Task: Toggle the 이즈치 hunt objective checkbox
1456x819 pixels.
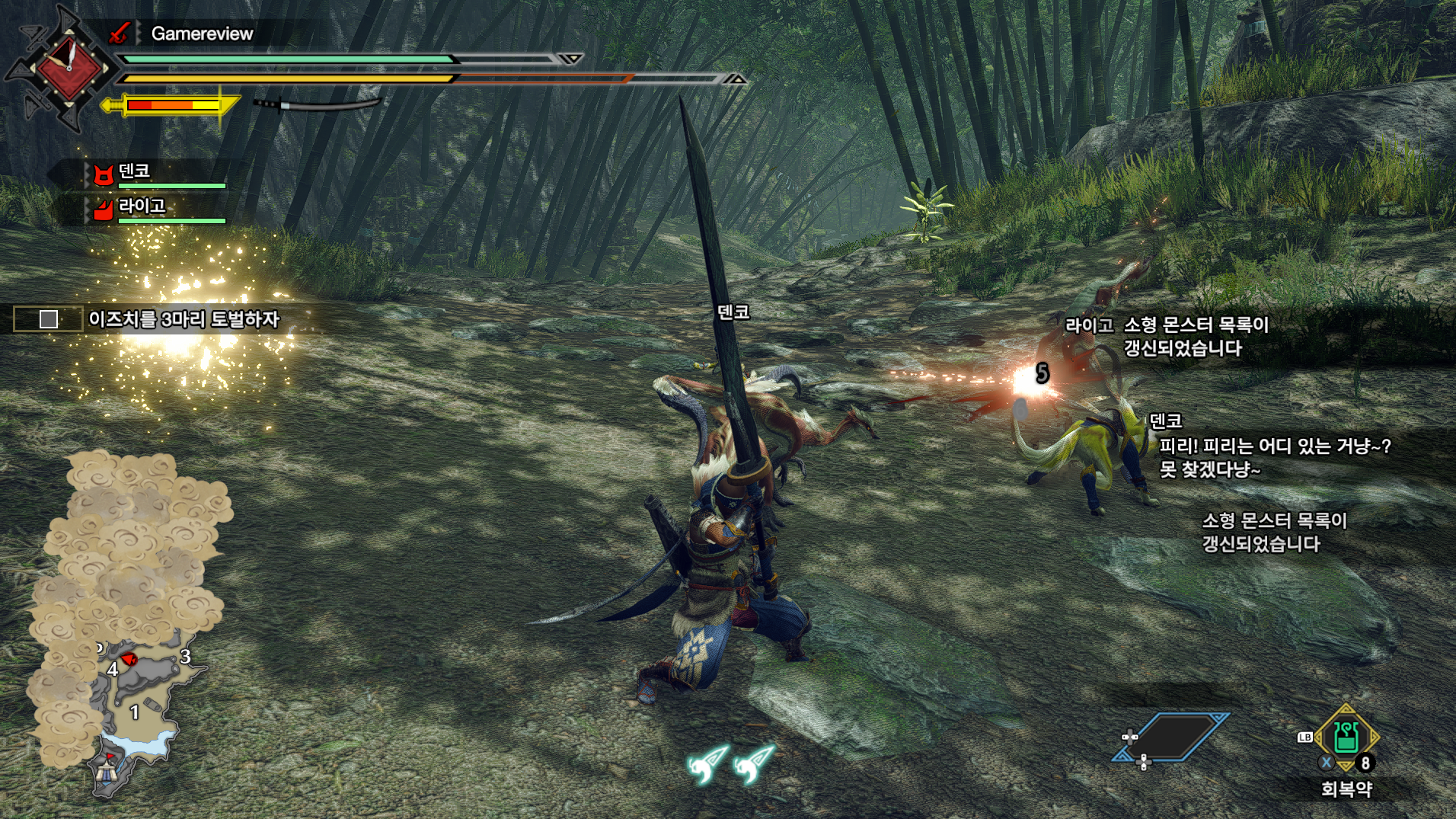Action: [49, 319]
